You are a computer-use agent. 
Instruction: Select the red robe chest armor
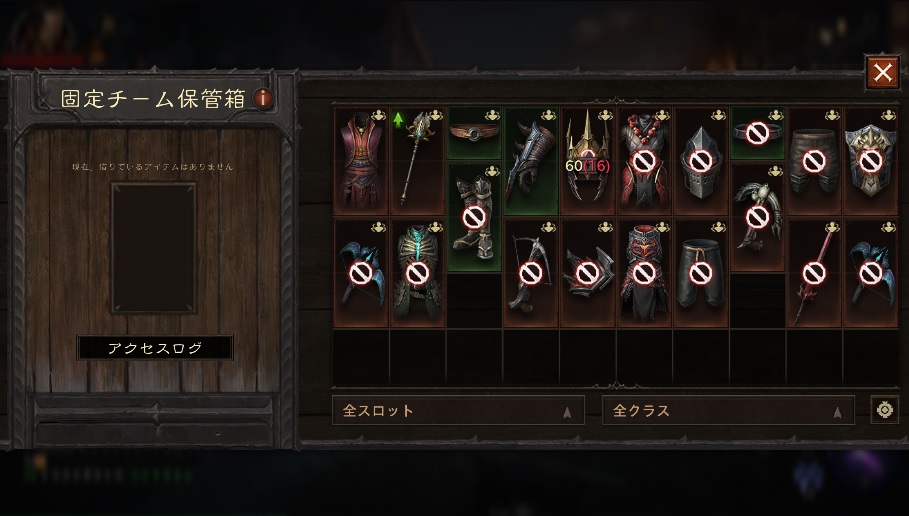pyautogui.click(x=360, y=160)
